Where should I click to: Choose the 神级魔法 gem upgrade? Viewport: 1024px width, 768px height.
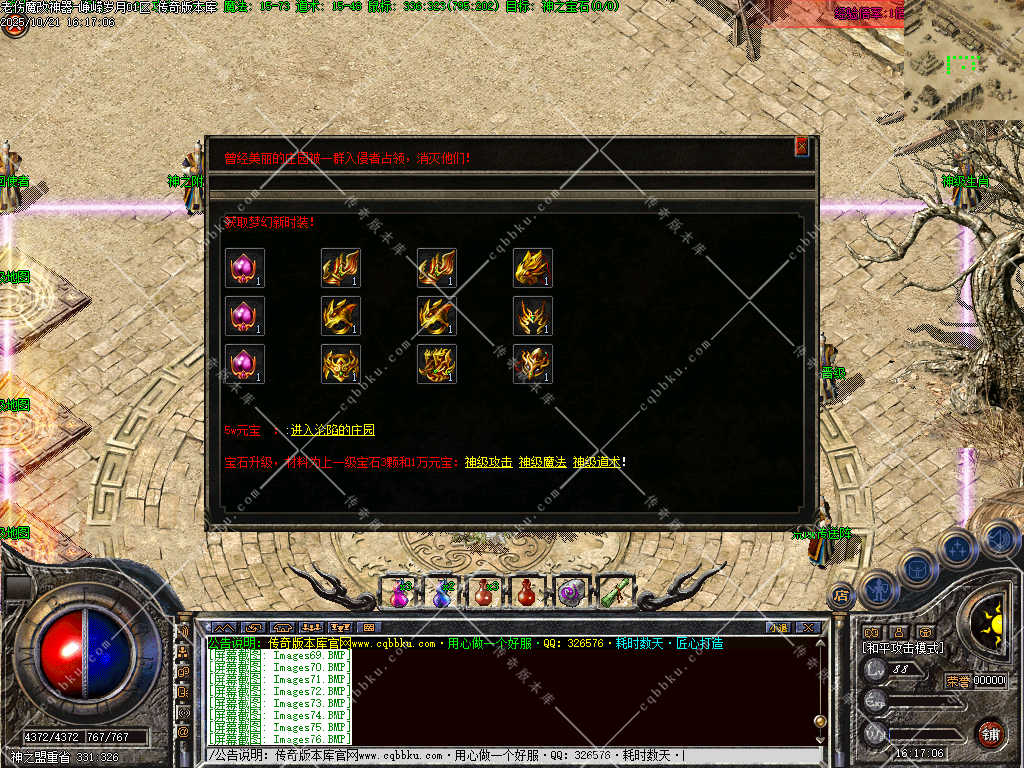coord(542,462)
